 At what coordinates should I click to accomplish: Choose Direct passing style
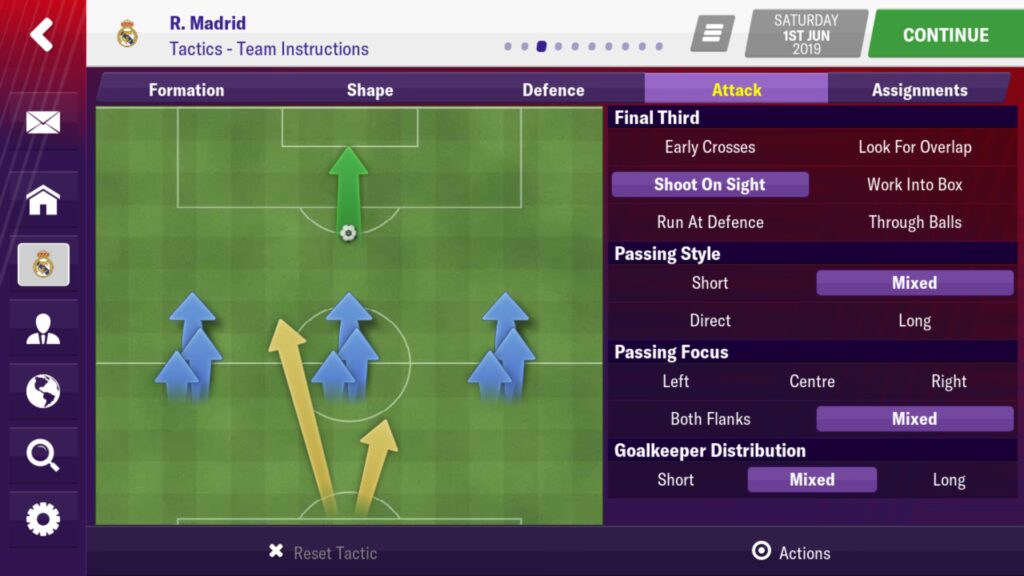point(710,321)
